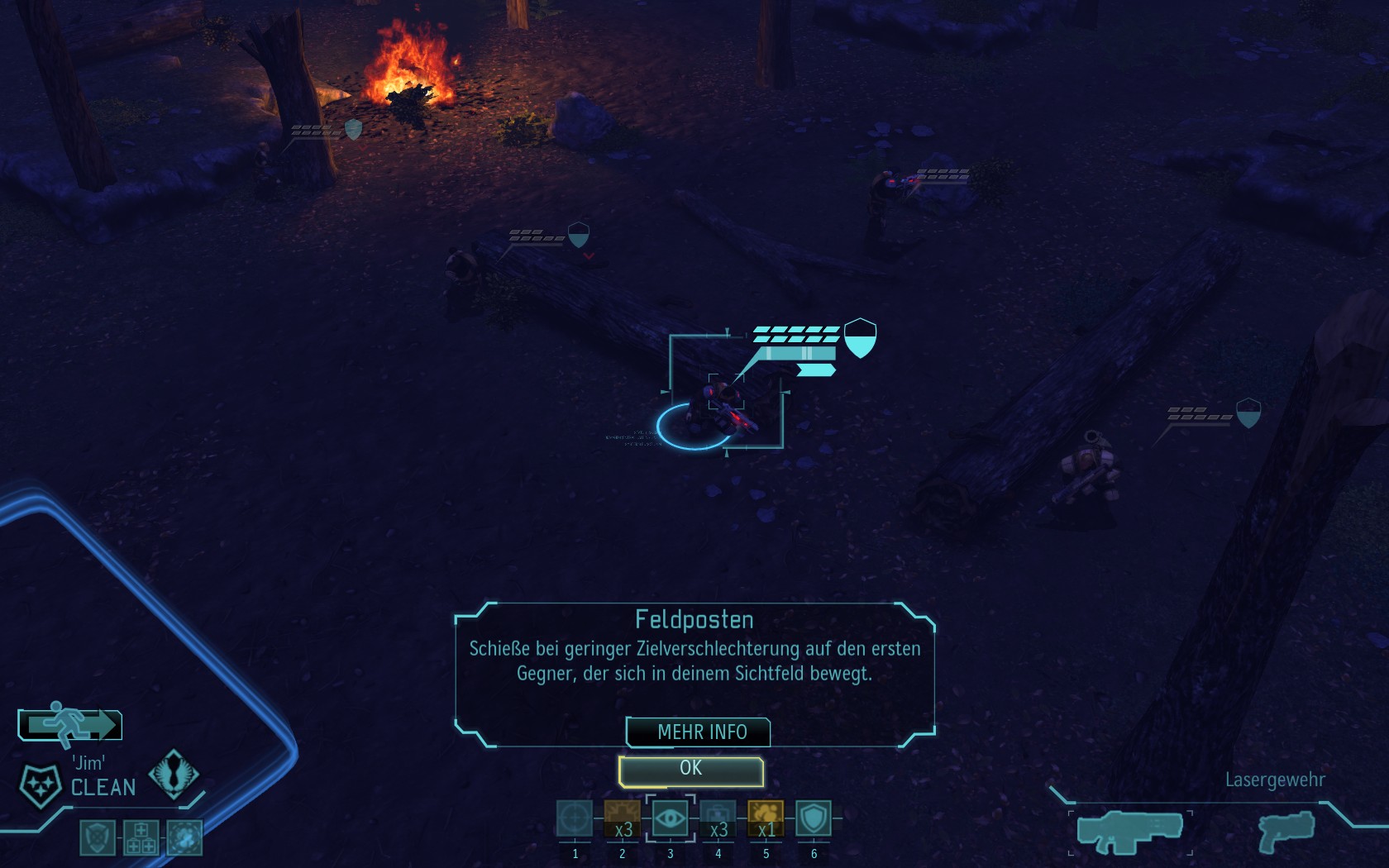The width and height of the screenshot is (1389, 868).
Task: Inspect the crossed shield perk icon
Action: tap(97, 837)
